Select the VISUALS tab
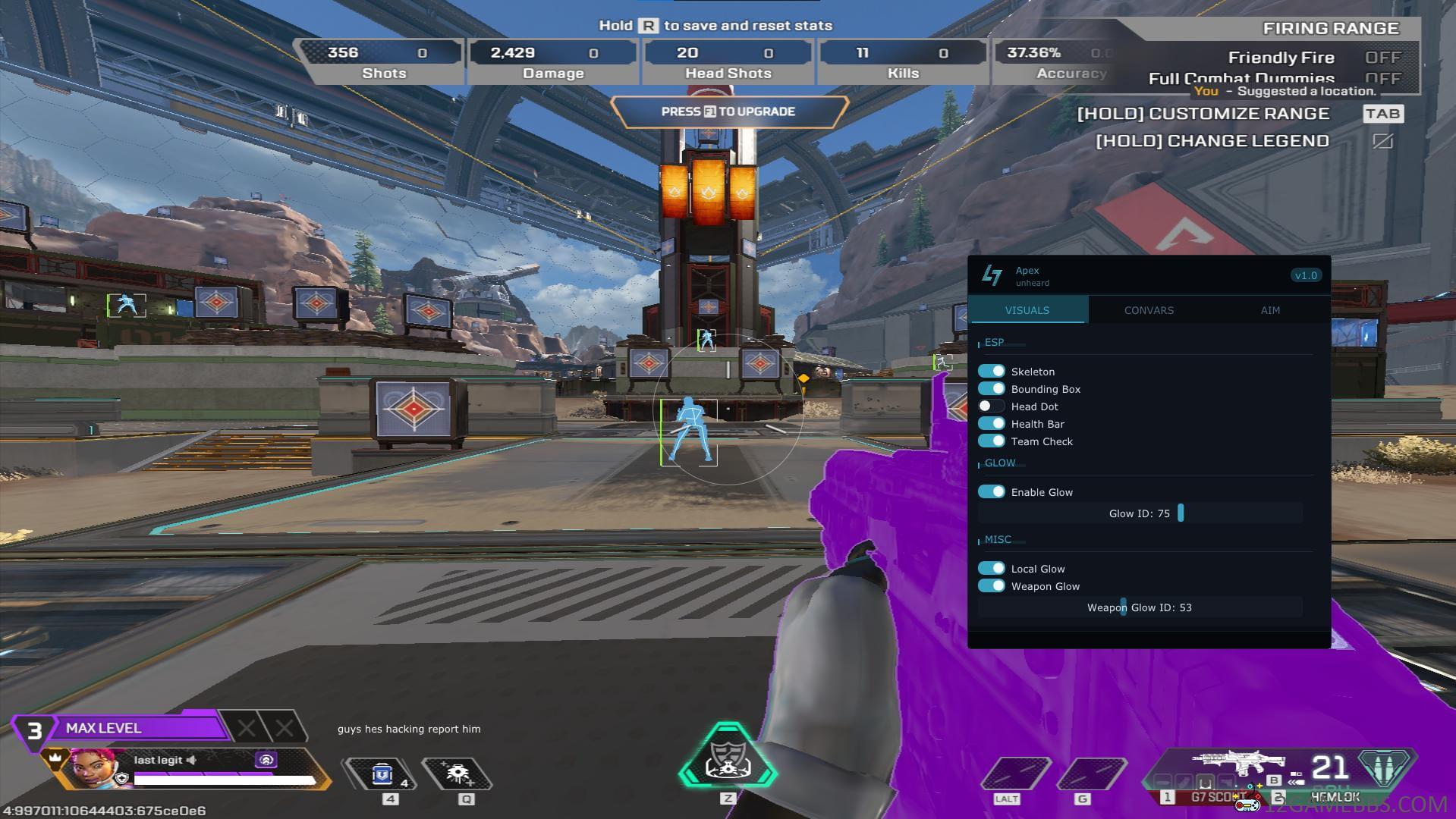Viewport: 1456px width, 819px height. point(1027,310)
